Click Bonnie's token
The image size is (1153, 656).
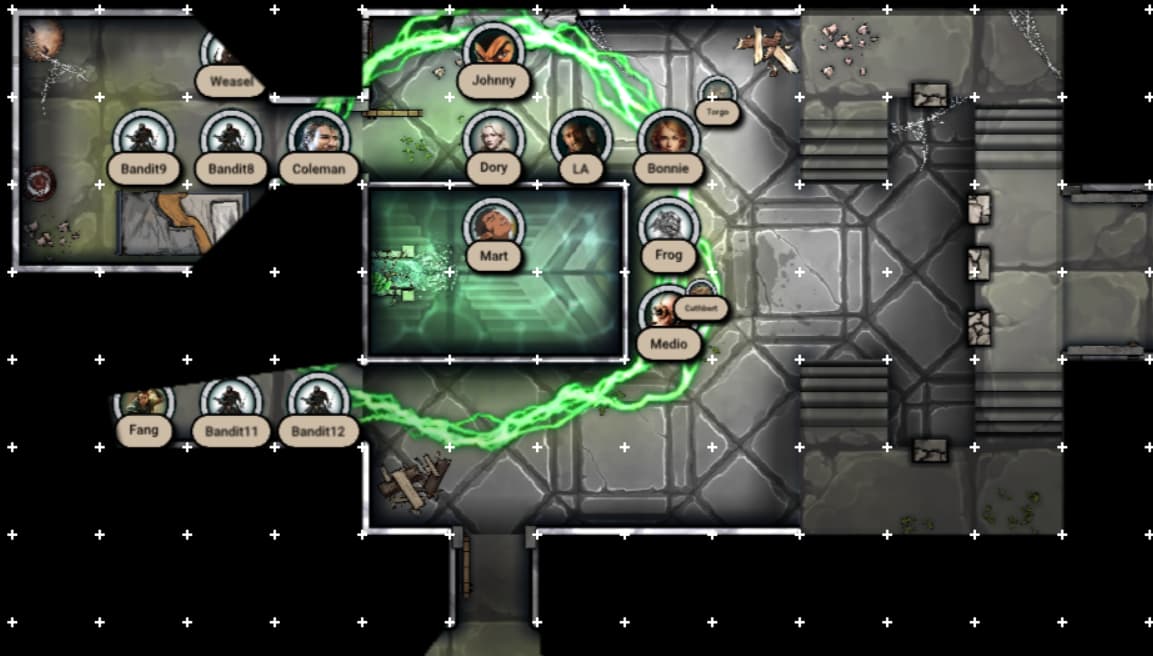click(668, 138)
